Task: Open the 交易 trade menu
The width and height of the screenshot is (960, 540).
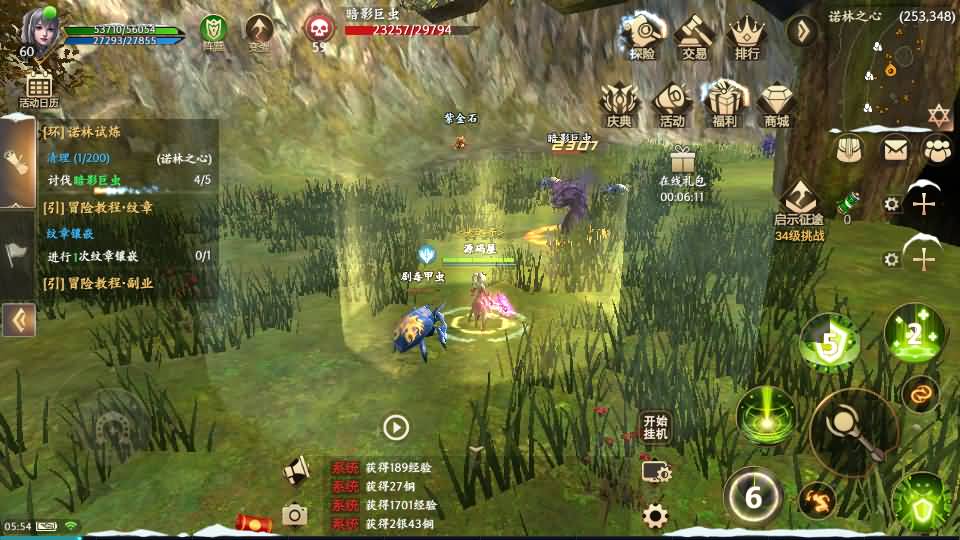Action: click(x=693, y=37)
